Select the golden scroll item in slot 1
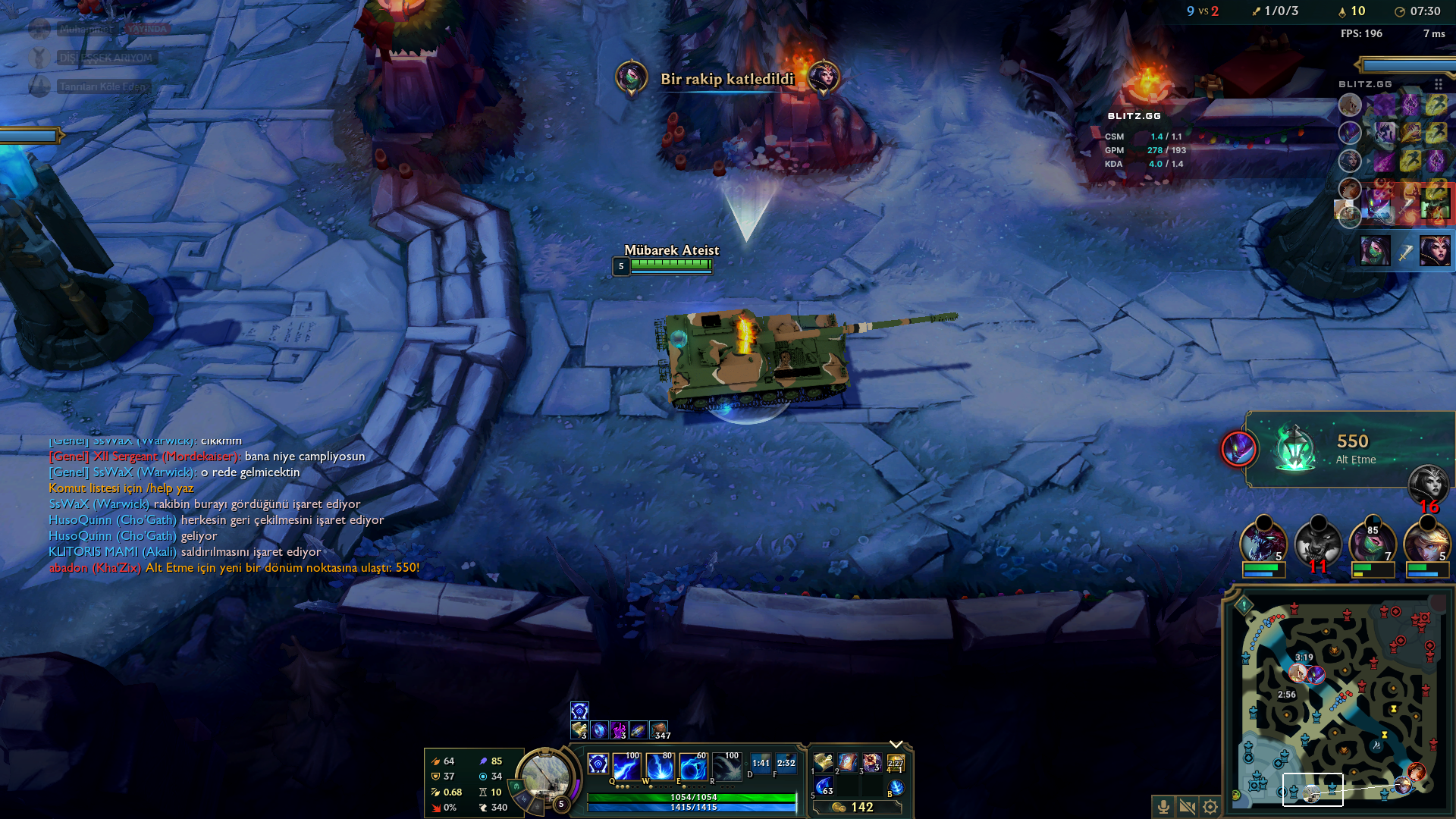1456x819 pixels. [x=824, y=762]
